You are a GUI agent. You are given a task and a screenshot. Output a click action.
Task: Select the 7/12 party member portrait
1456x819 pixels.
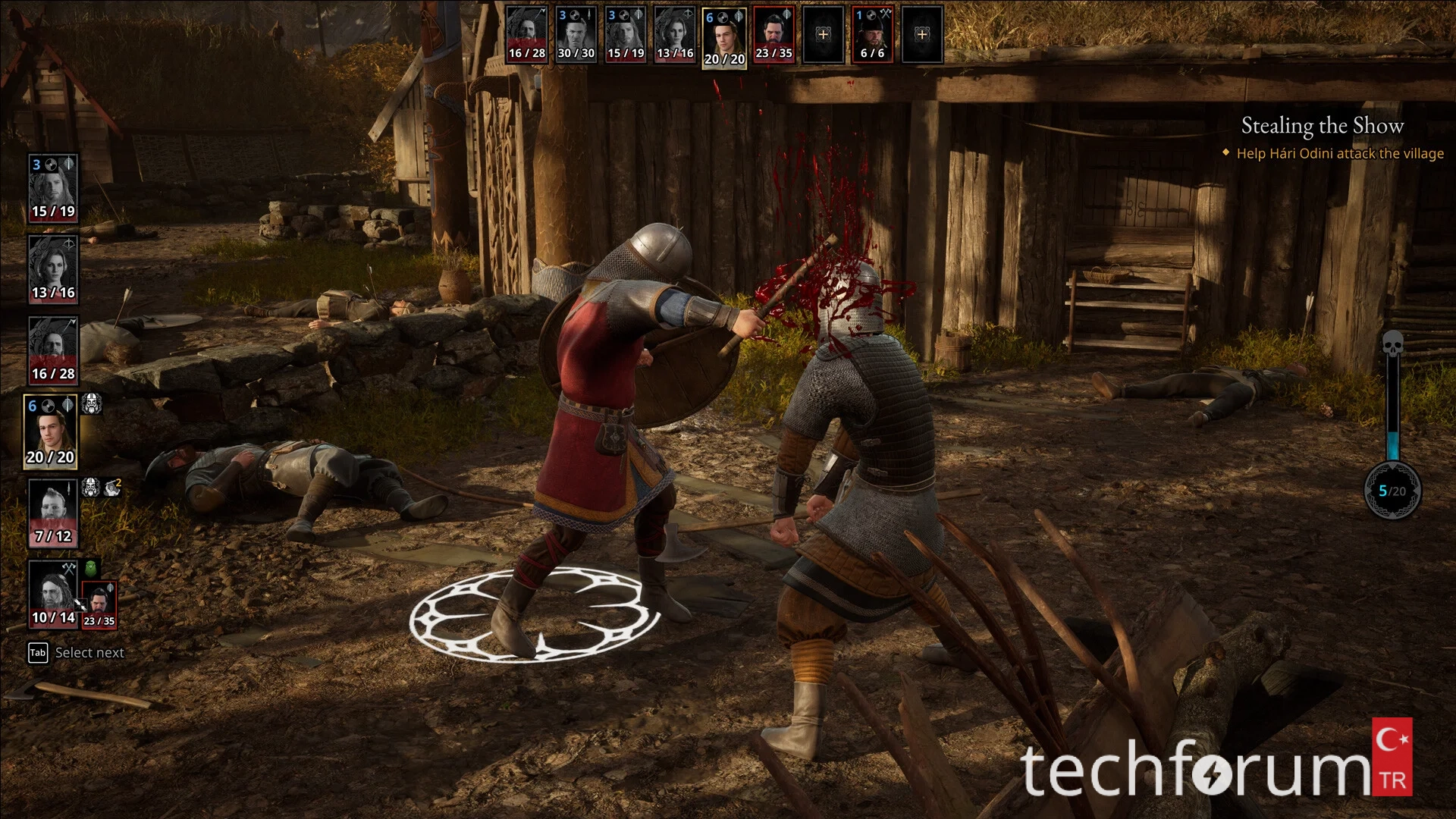pos(53,513)
